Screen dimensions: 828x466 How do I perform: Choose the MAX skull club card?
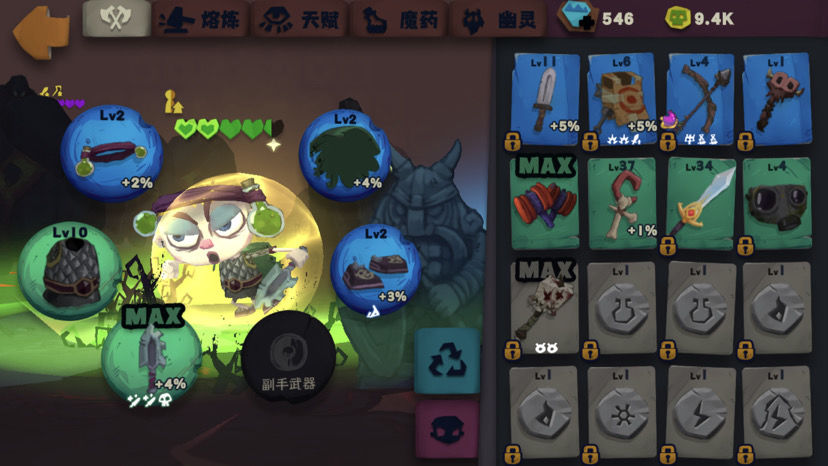(547, 306)
